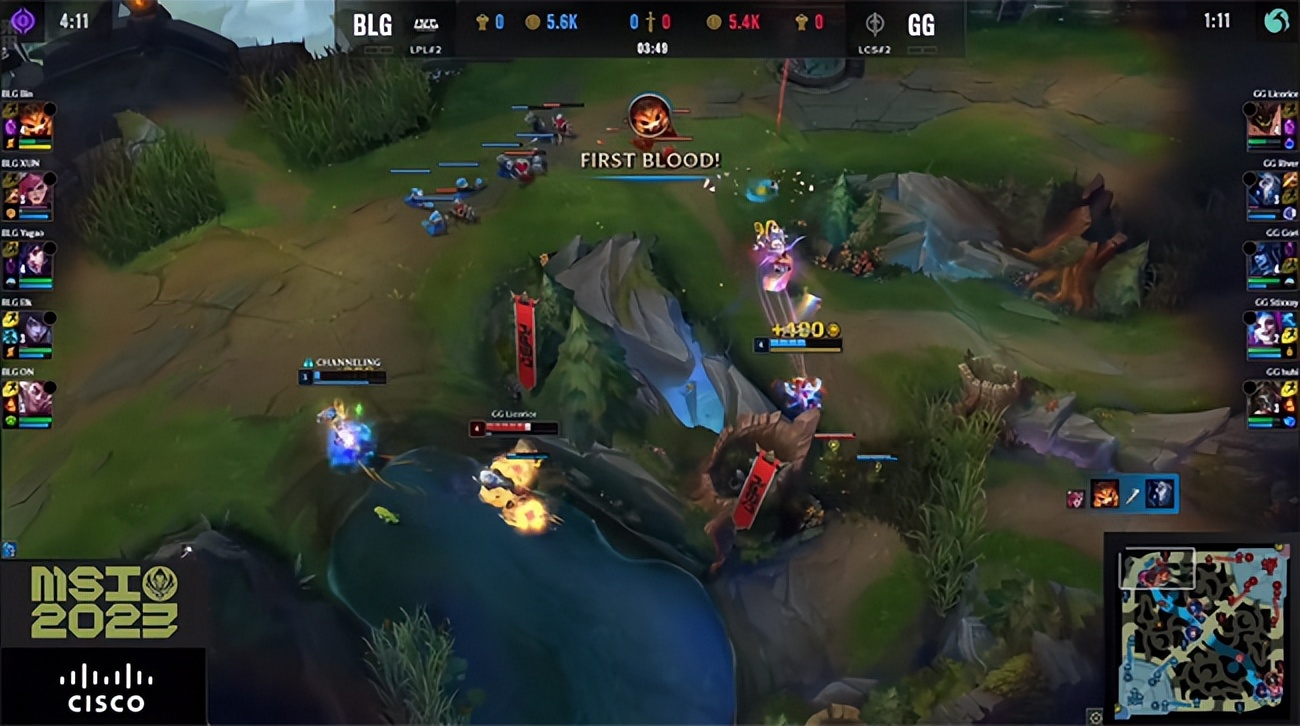Switch to the BLG scoreboard side
This screenshot has height=726, width=1300.
[x=372, y=24]
